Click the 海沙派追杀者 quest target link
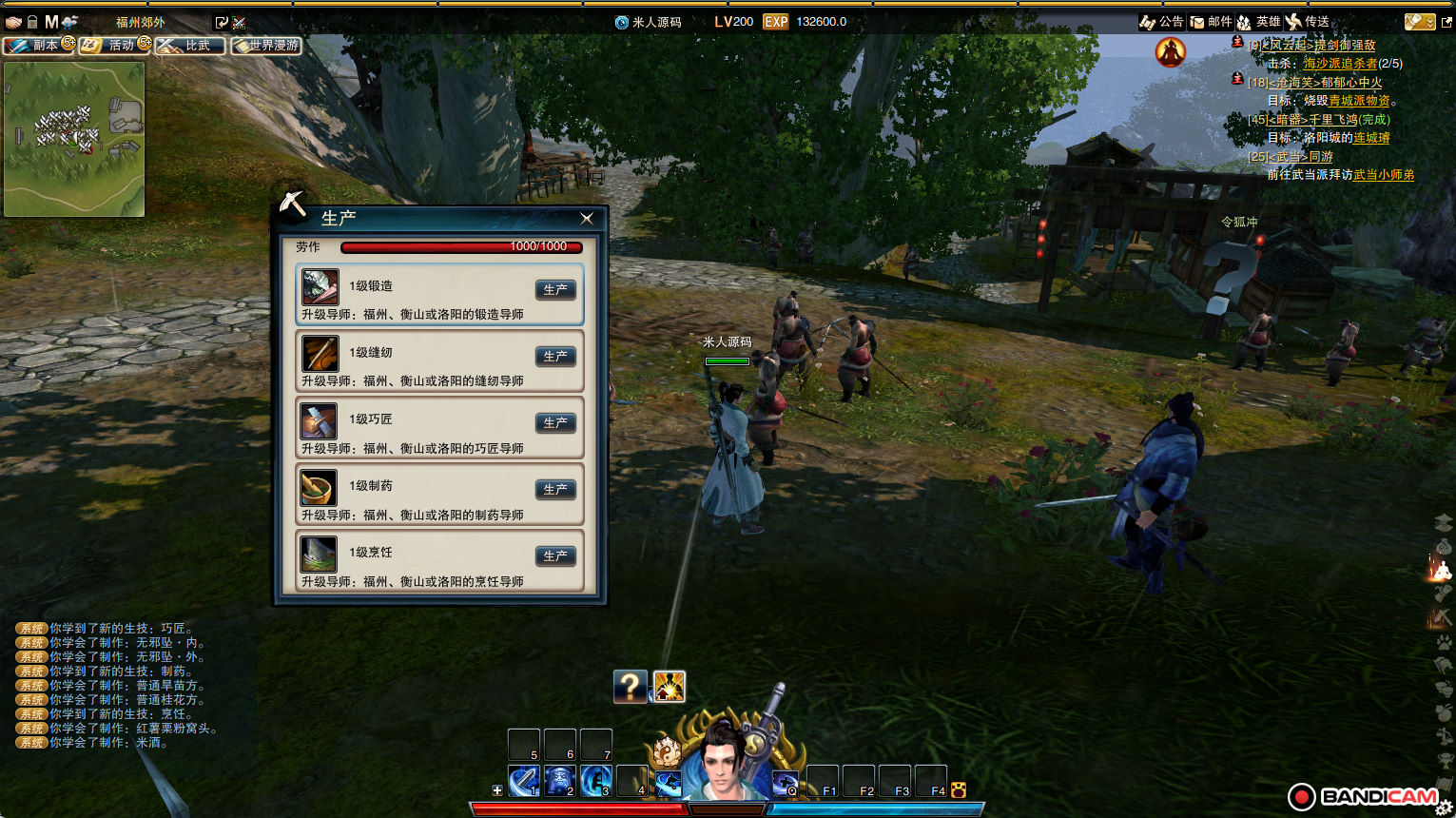The height and width of the screenshot is (818, 1456). point(1340,64)
